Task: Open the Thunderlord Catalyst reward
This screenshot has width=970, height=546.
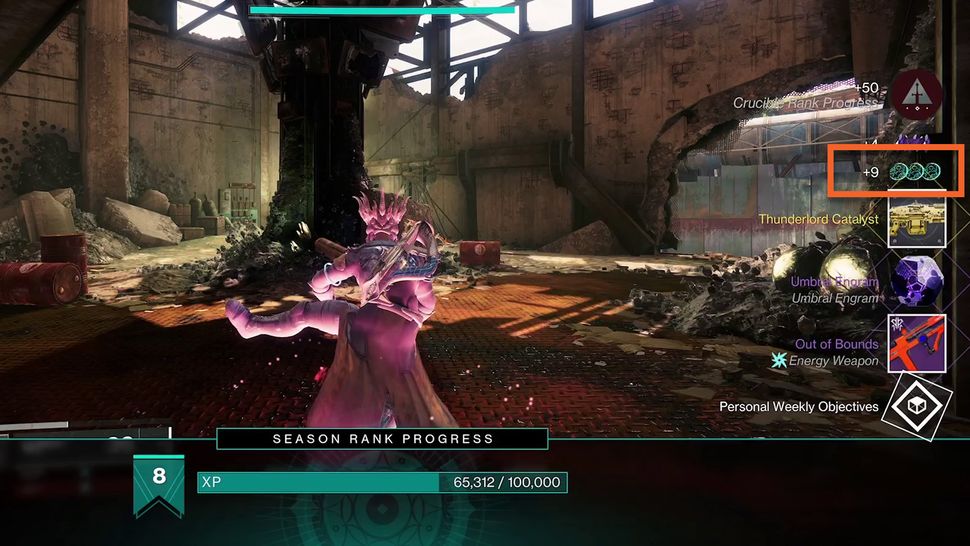Action: (x=917, y=221)
